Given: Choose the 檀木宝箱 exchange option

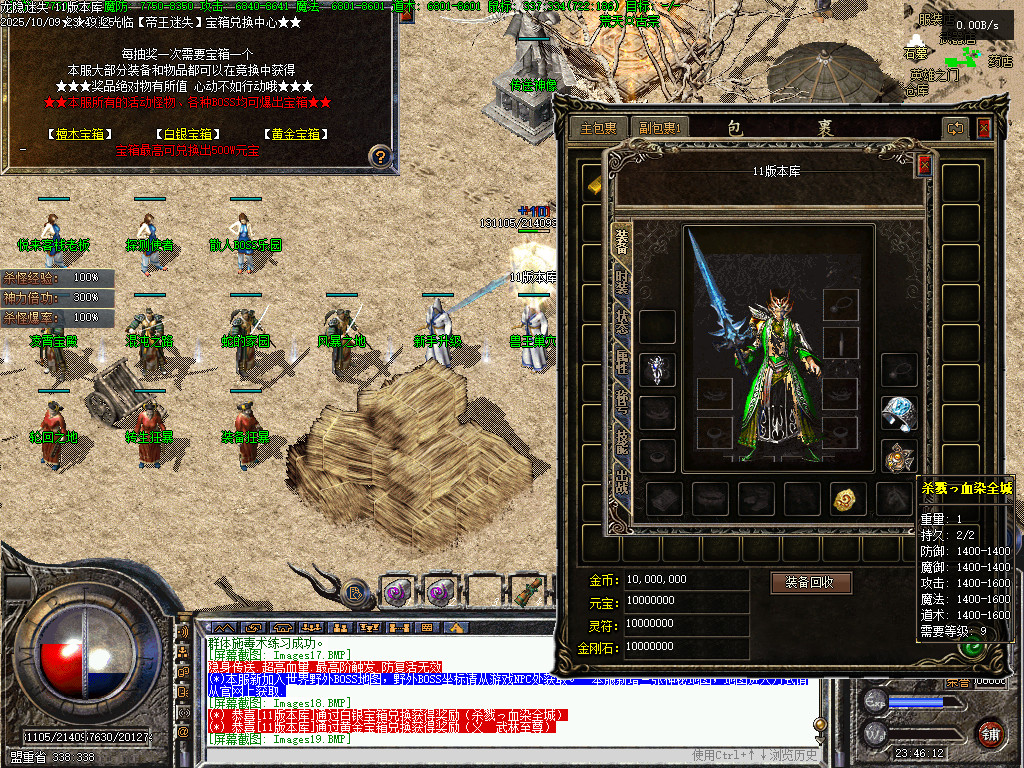Looking at the screenshot, I should tap(79, 134).
